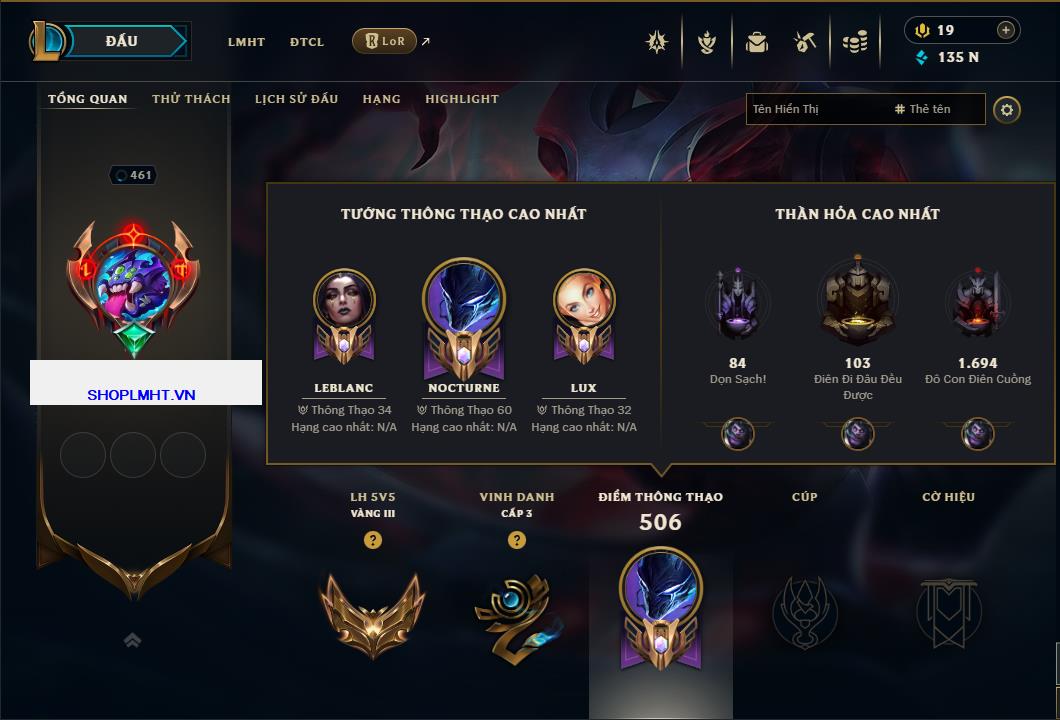Open profile settings gear icon
This screenshot has width=1060, height=720.
(1007, 109)
